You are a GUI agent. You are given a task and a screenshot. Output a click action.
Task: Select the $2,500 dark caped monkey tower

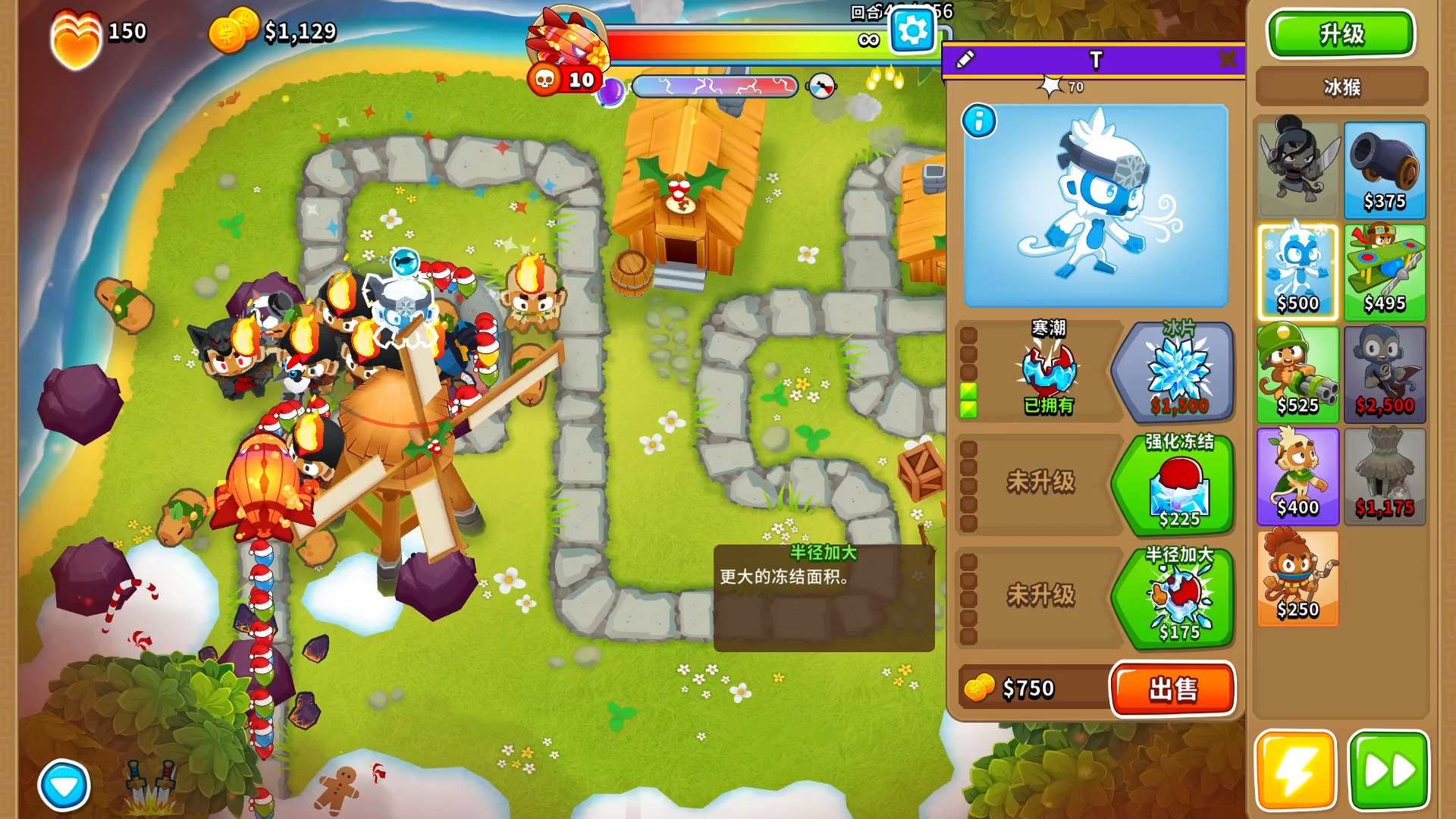(1384, 375)
